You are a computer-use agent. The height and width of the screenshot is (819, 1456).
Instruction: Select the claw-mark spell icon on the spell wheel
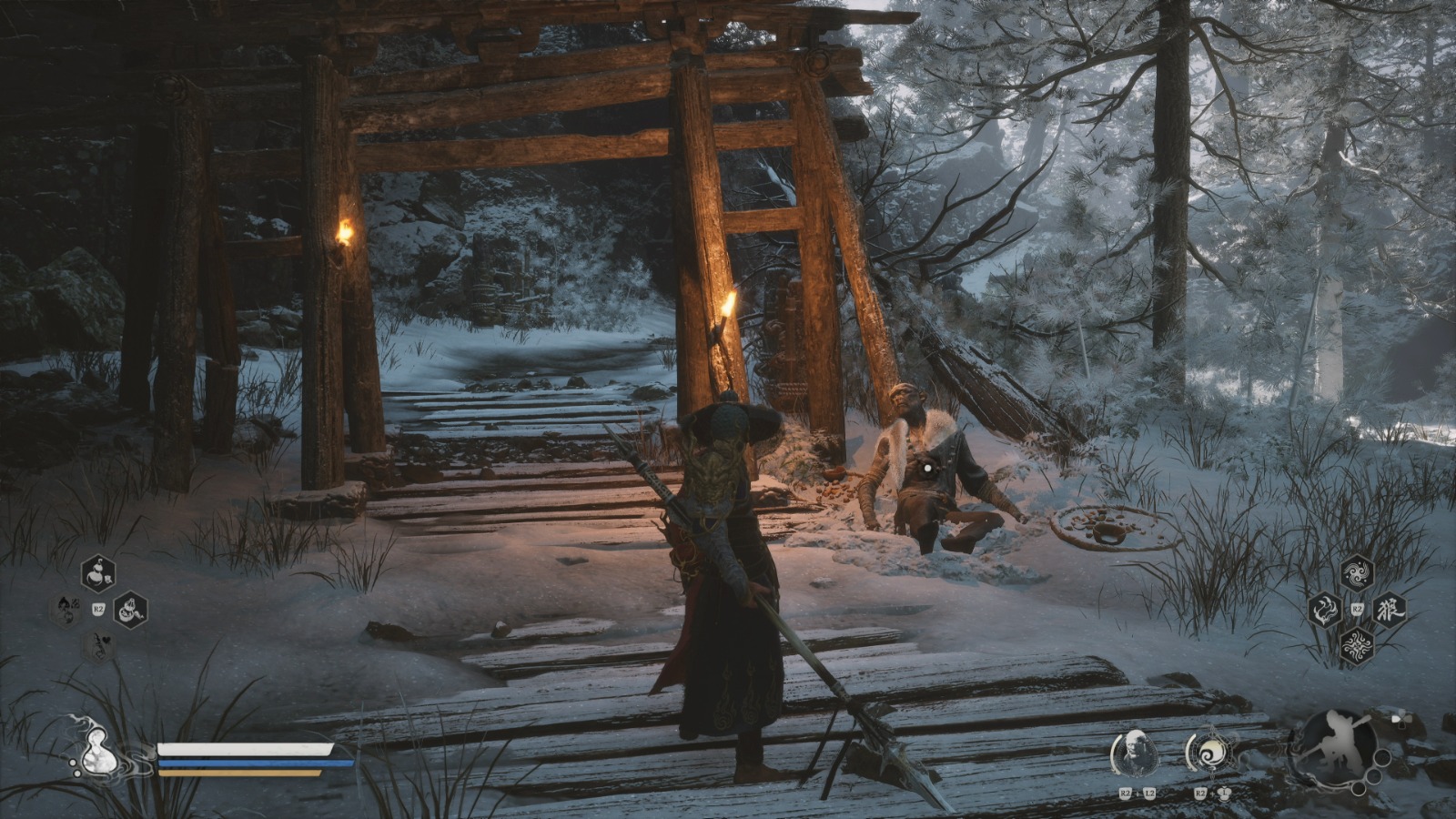(x=1325, y=610)
